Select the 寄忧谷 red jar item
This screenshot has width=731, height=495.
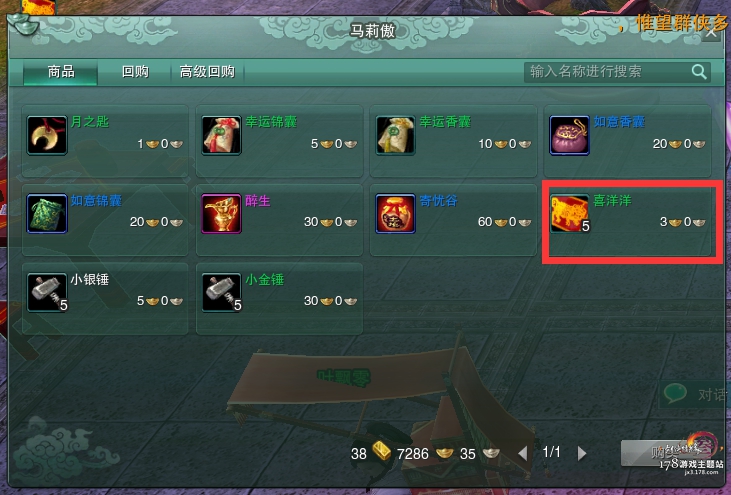pos(453,212)
